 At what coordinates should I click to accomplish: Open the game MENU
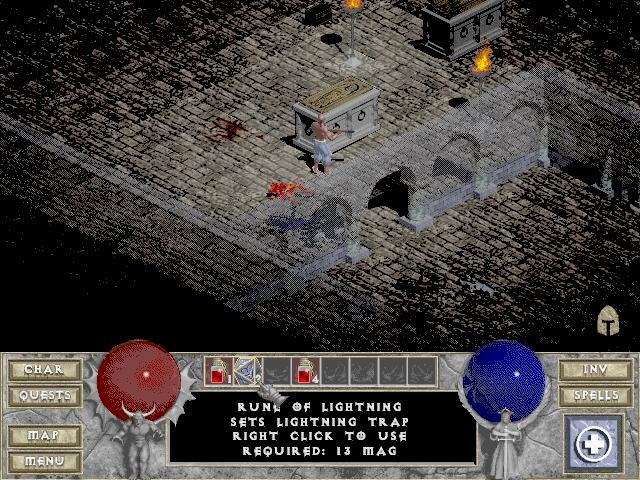(x=43, y=461)
